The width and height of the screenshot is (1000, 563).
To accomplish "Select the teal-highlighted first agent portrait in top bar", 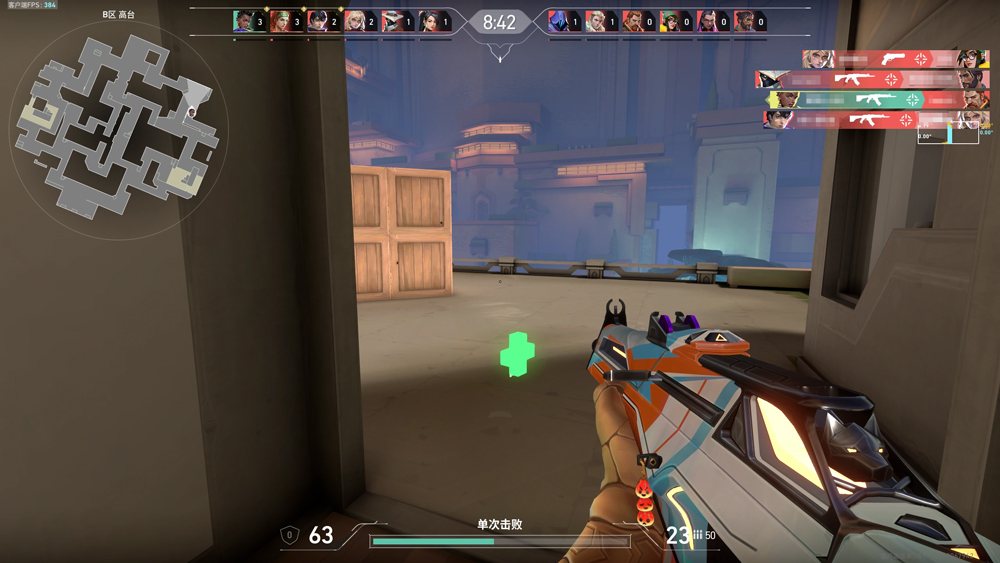I will click(x=244, y=21).
